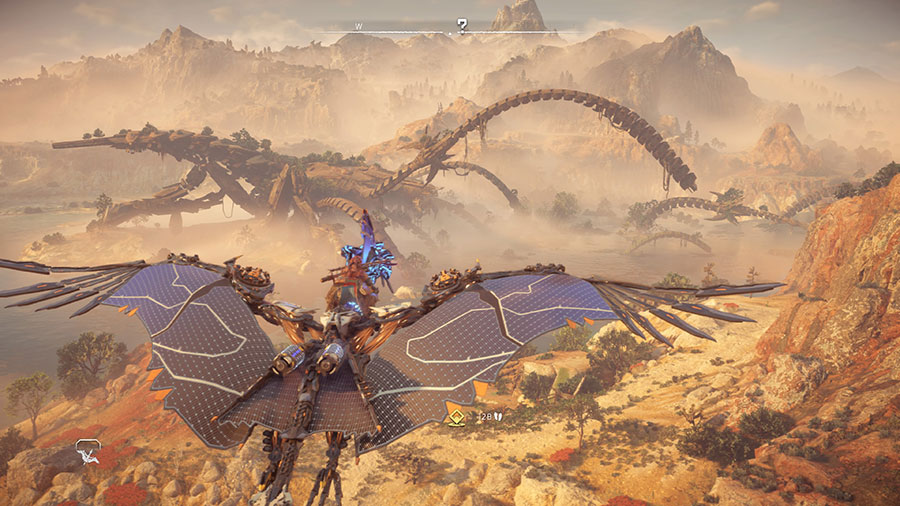The width and height of the screenshot is (900, 506).
Task: Click the compass bar at its W heading
Action: tap(358, 26)
